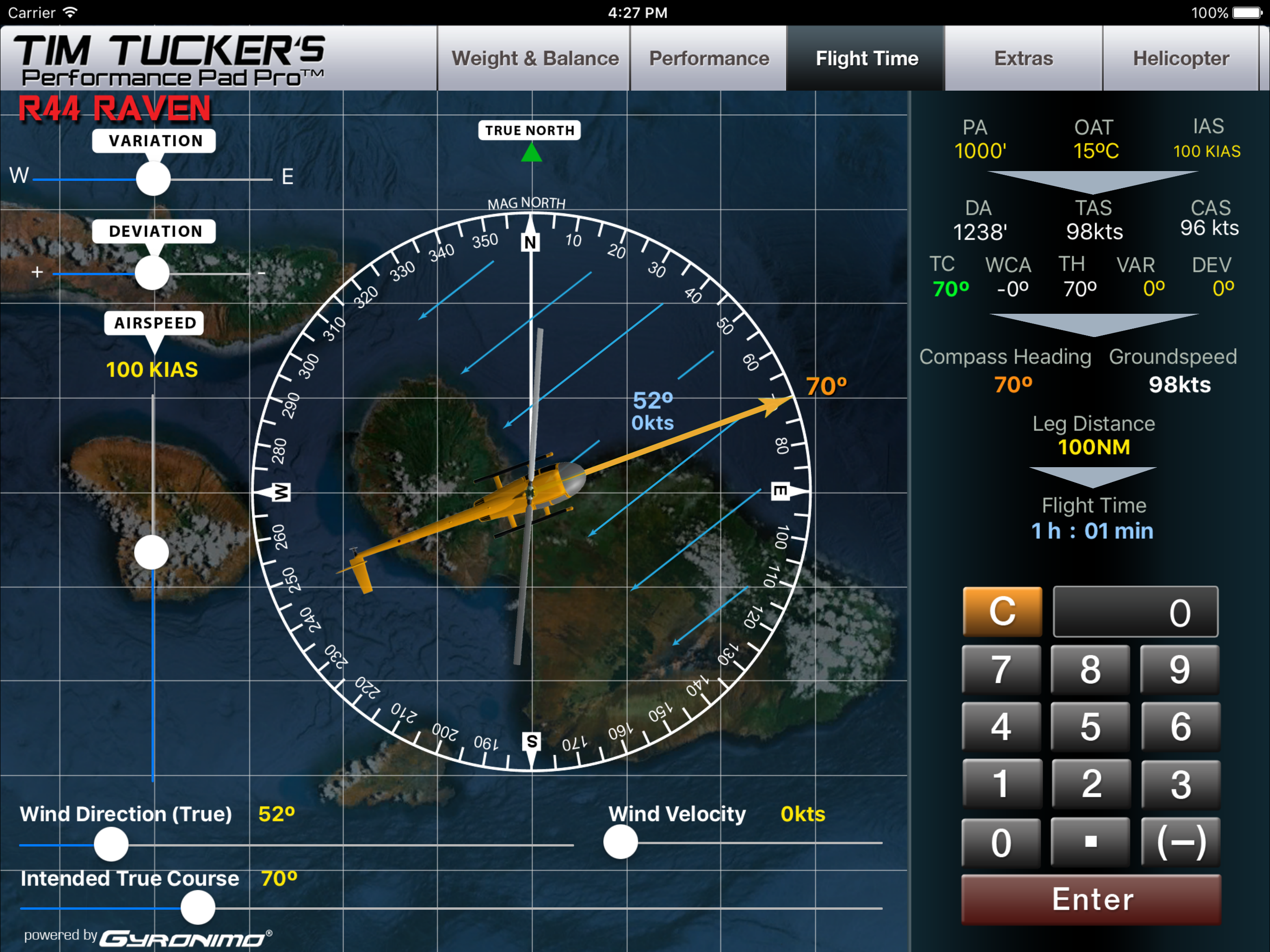Select the Extras tab
This screenshot has width=1270, height=952.
click(x=1023, y=59)
